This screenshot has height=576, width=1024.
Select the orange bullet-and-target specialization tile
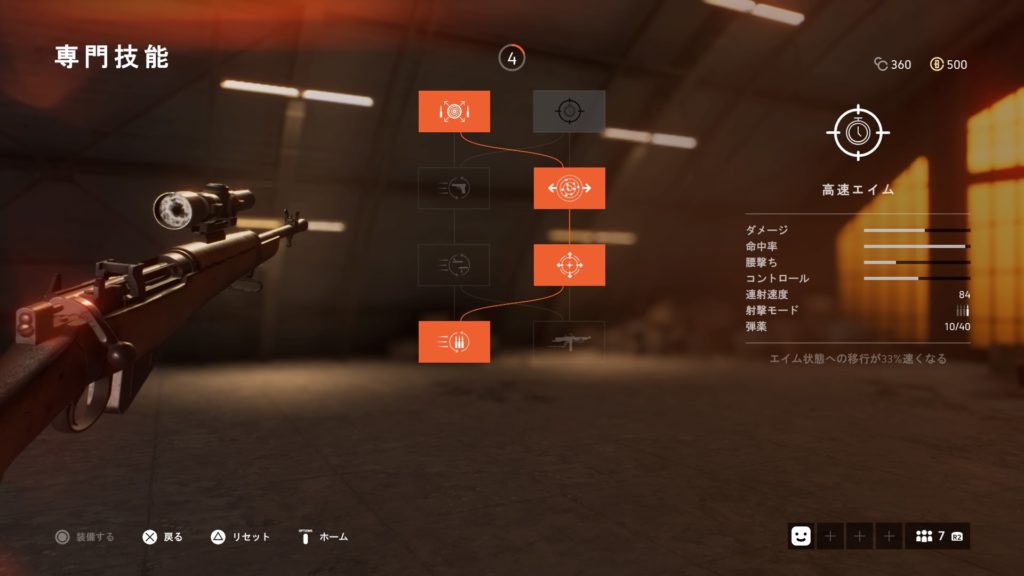(454, 111)
